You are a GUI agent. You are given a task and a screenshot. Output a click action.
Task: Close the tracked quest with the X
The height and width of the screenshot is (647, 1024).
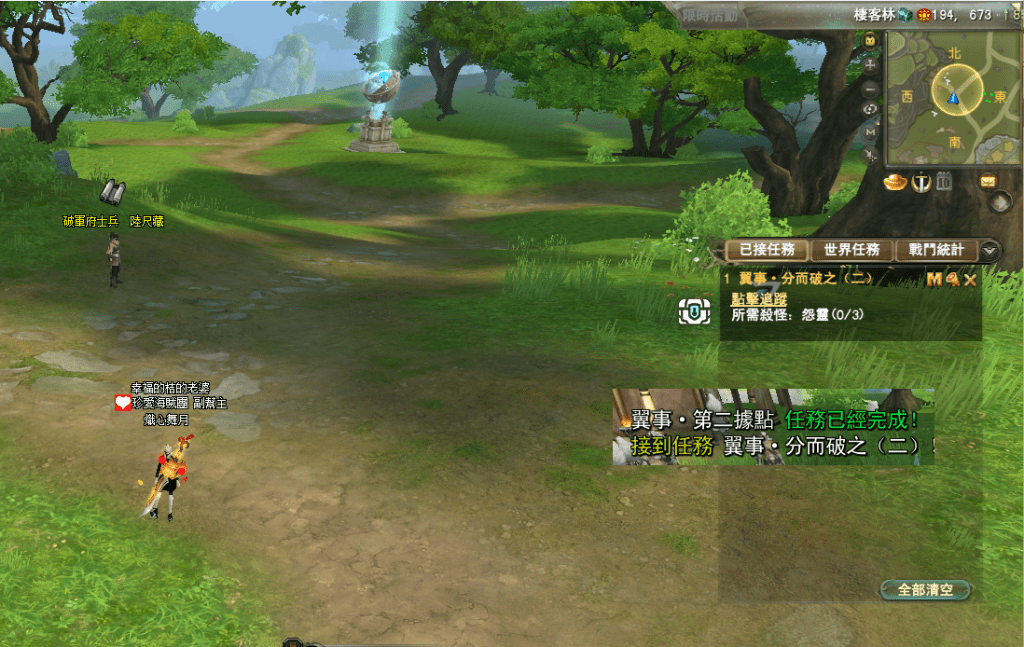[x=970, y=280]
